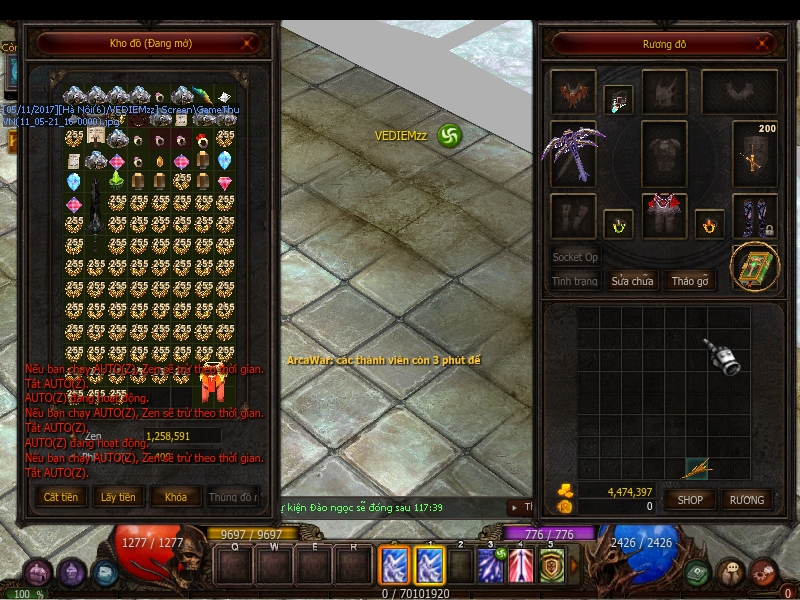Select the arrow quiver slot showing 200
This screenshot has height=600, width=800.
[x=754, y=153]
